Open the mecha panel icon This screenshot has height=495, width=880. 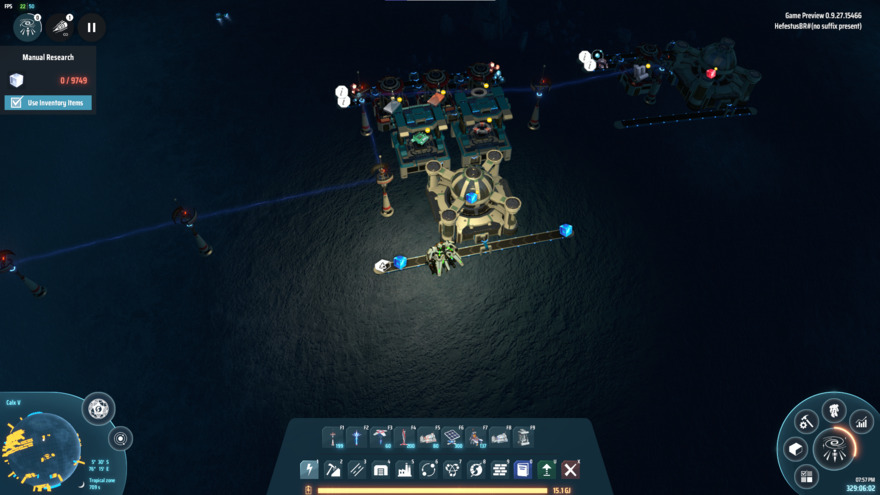coord(834,410)
